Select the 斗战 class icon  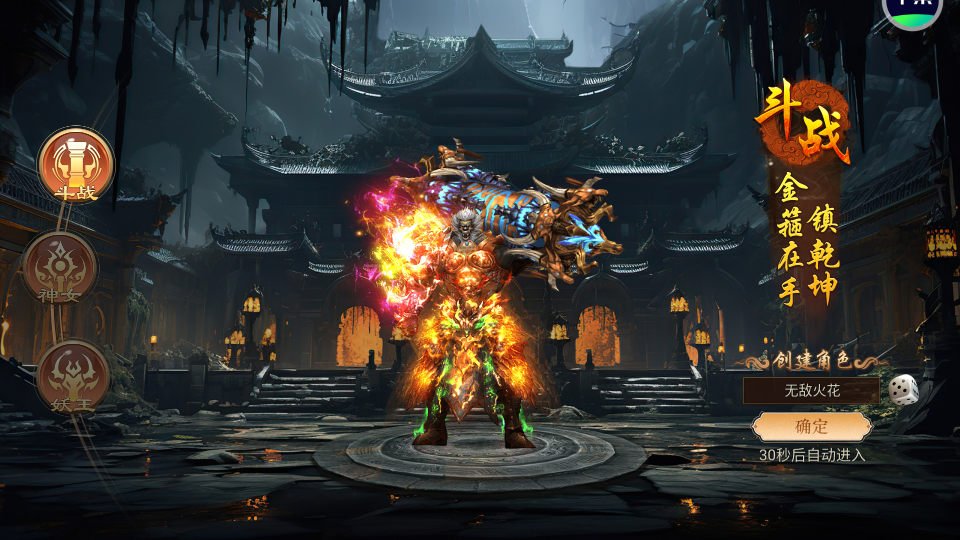76,164
